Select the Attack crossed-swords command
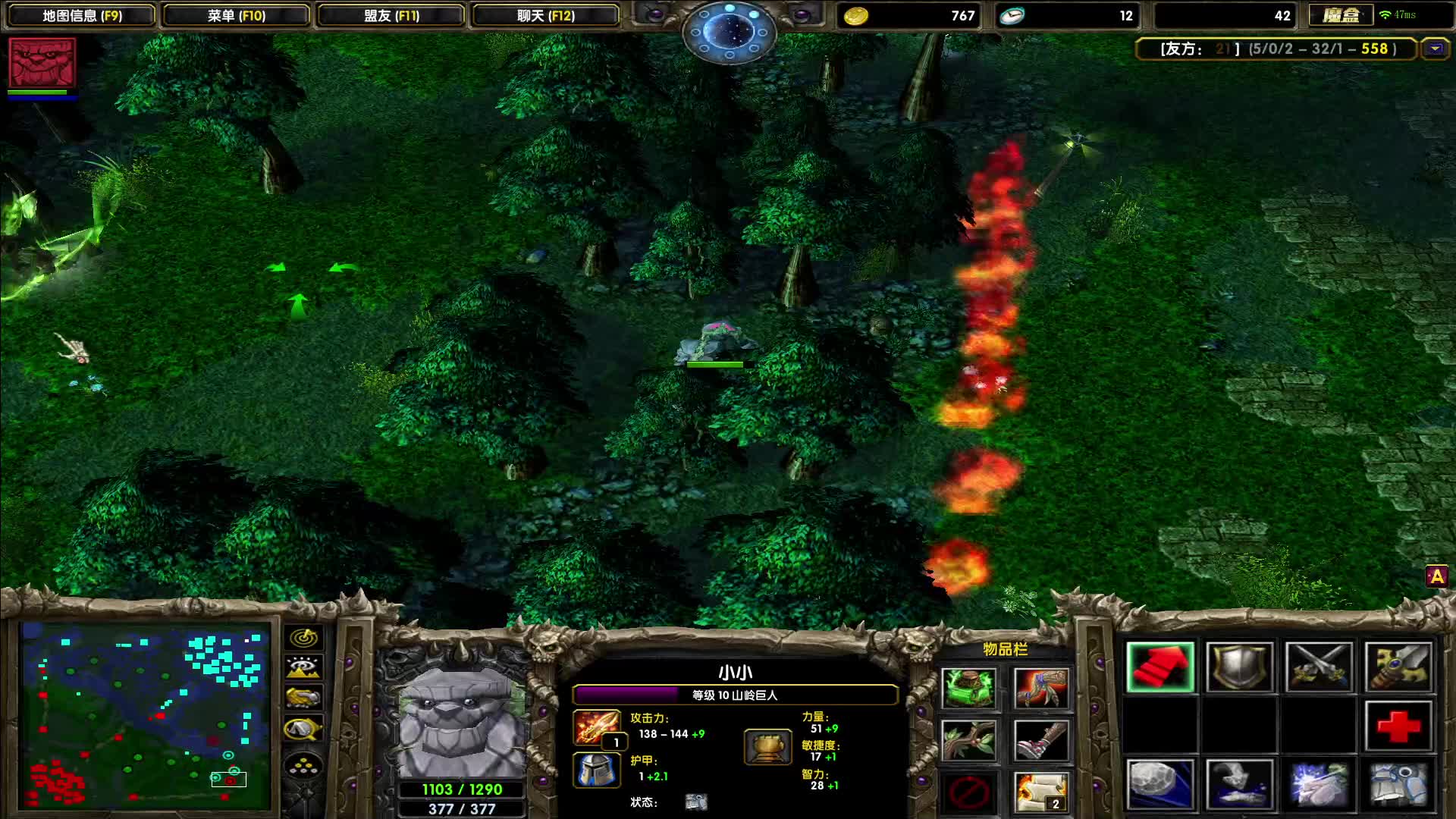 pyautogui.click(x=1319, y=667)
